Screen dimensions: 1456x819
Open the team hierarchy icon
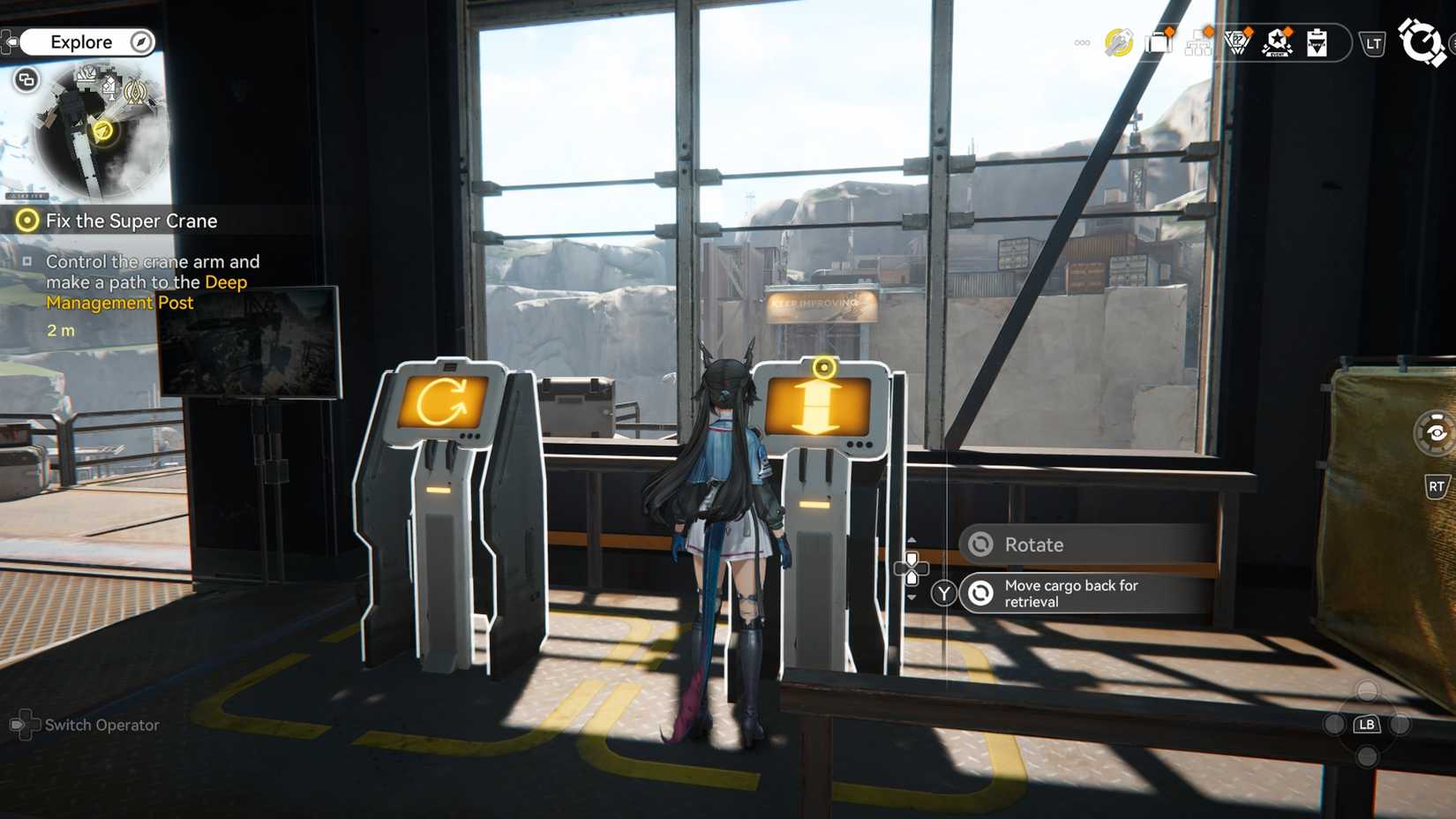1197,42
